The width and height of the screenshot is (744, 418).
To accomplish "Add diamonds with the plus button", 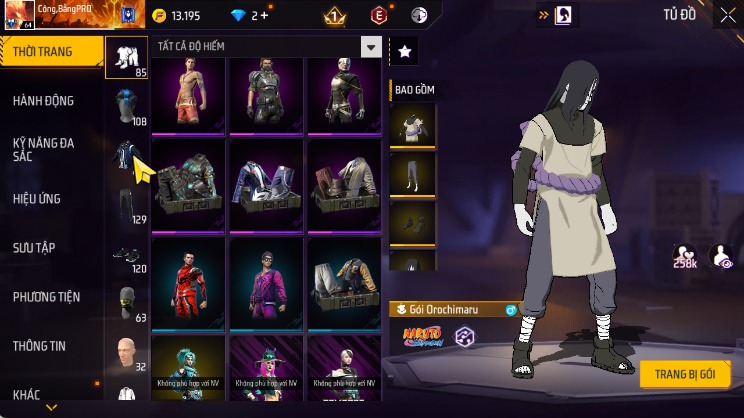I will pos(265,15).
